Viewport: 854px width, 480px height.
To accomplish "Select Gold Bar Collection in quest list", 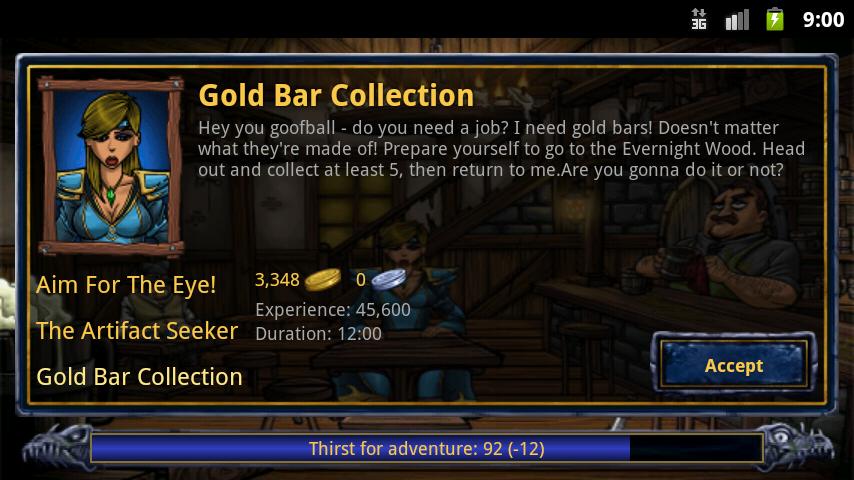I will tap(139, 377).
